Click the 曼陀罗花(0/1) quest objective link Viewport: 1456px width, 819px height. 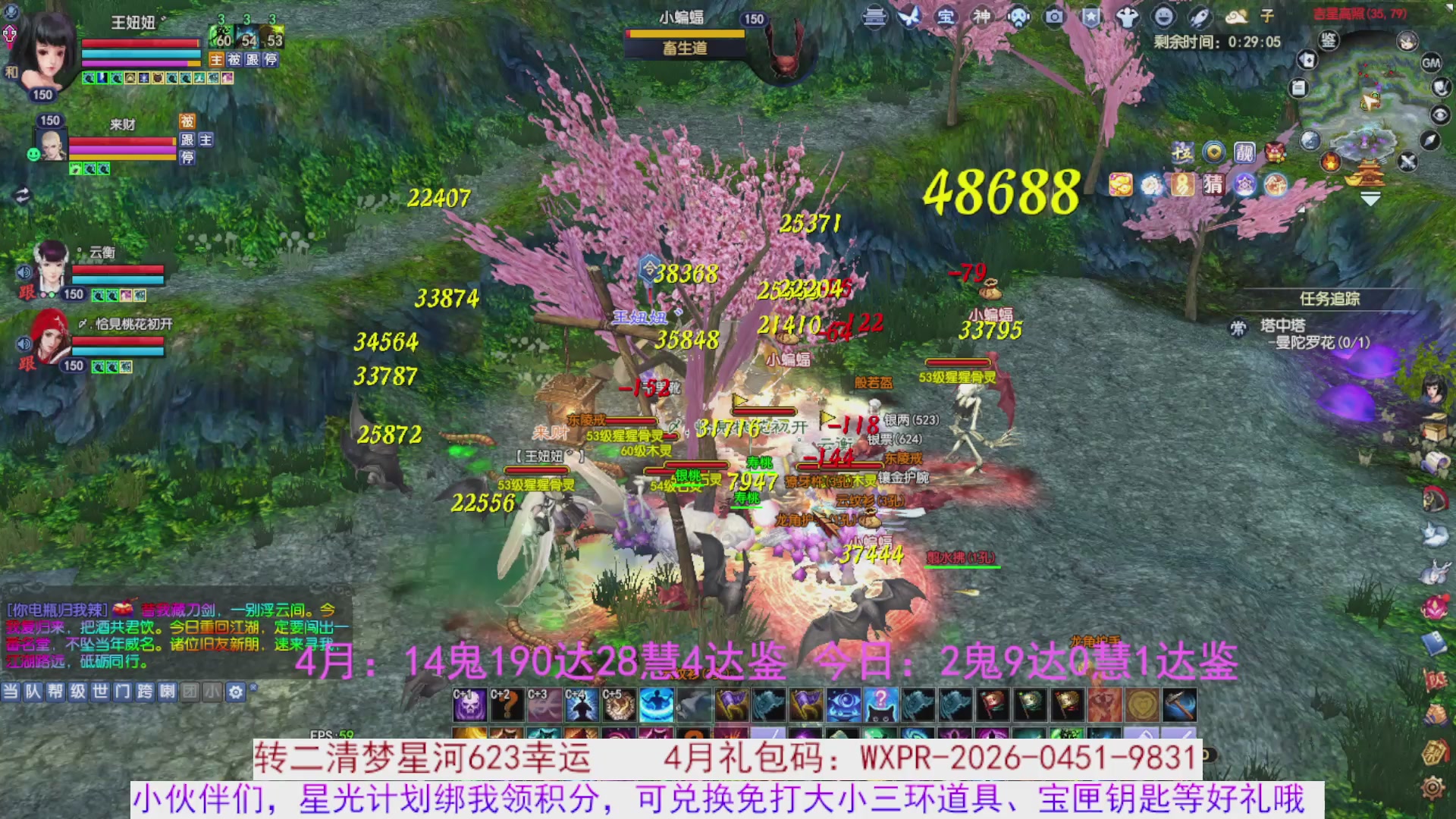click(1322, 343)
